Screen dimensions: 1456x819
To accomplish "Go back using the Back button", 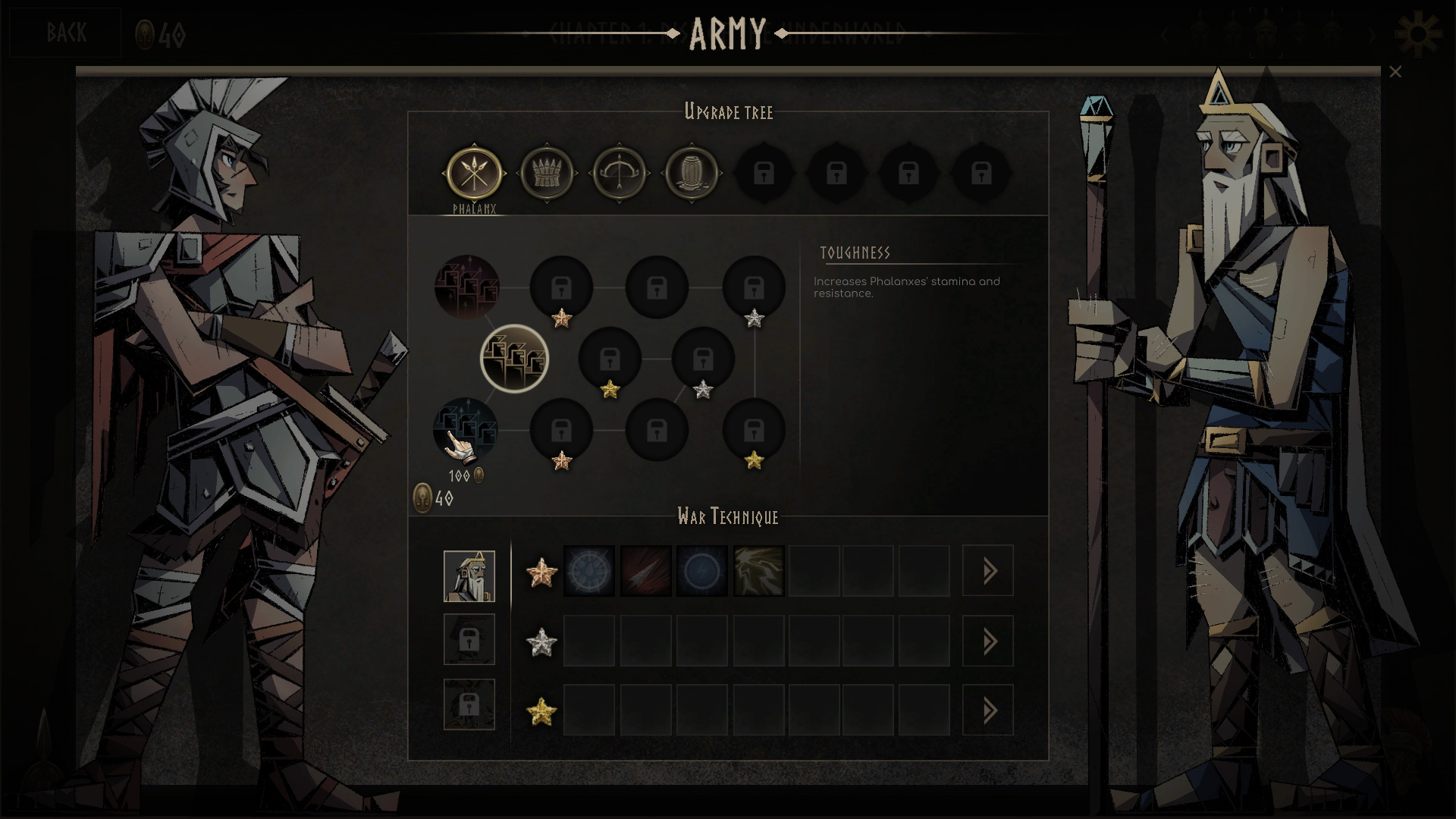I will 65,33.
